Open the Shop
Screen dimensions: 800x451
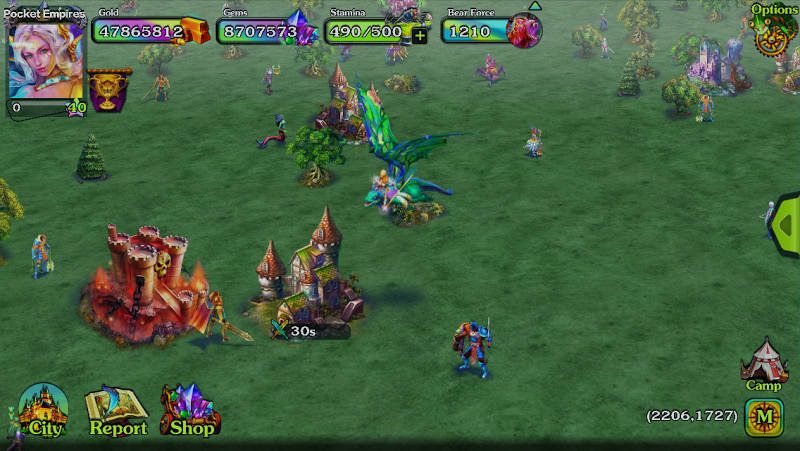(x=190, y=411)
